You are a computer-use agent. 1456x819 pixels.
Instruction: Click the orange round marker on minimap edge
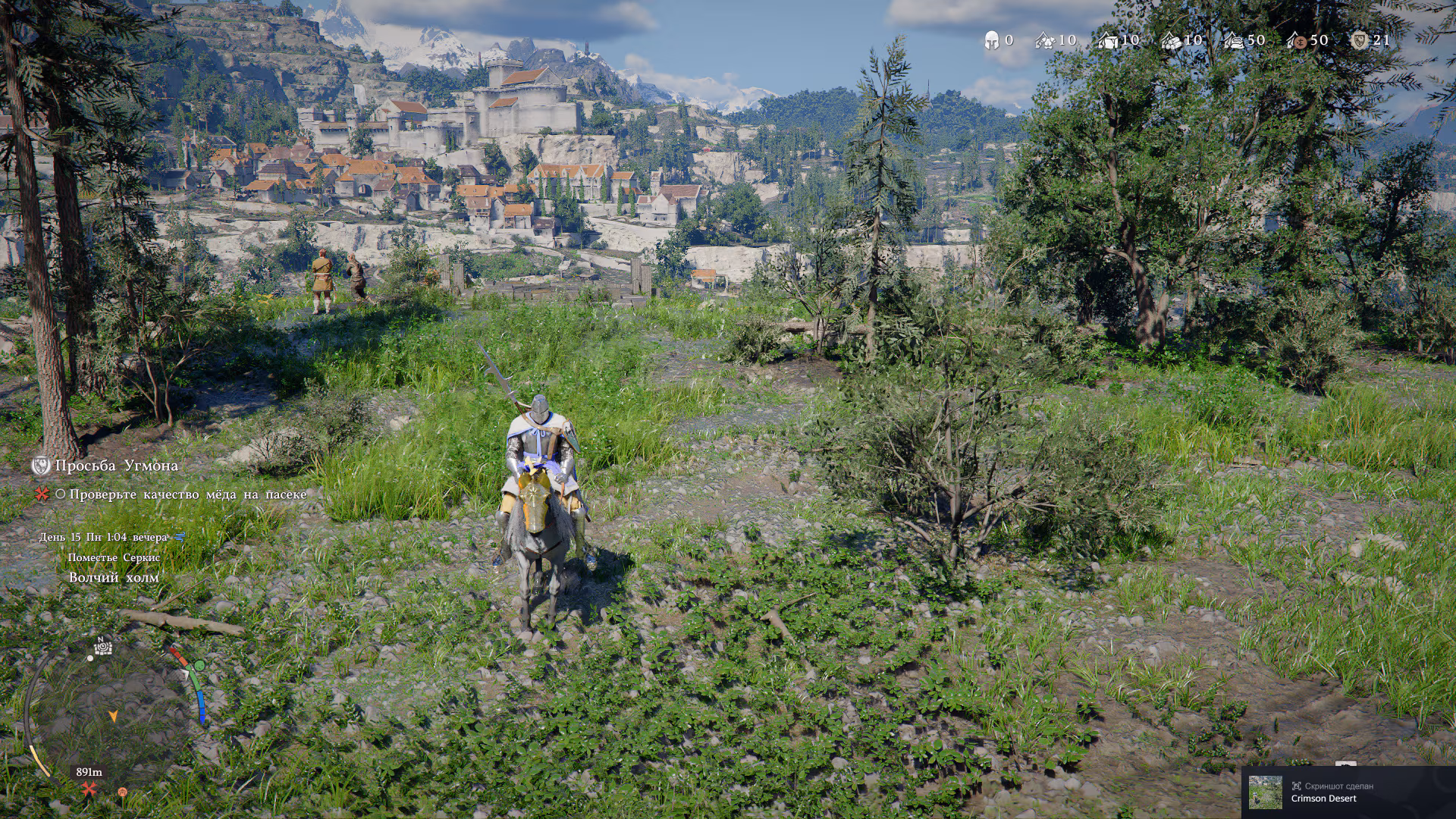122,792
